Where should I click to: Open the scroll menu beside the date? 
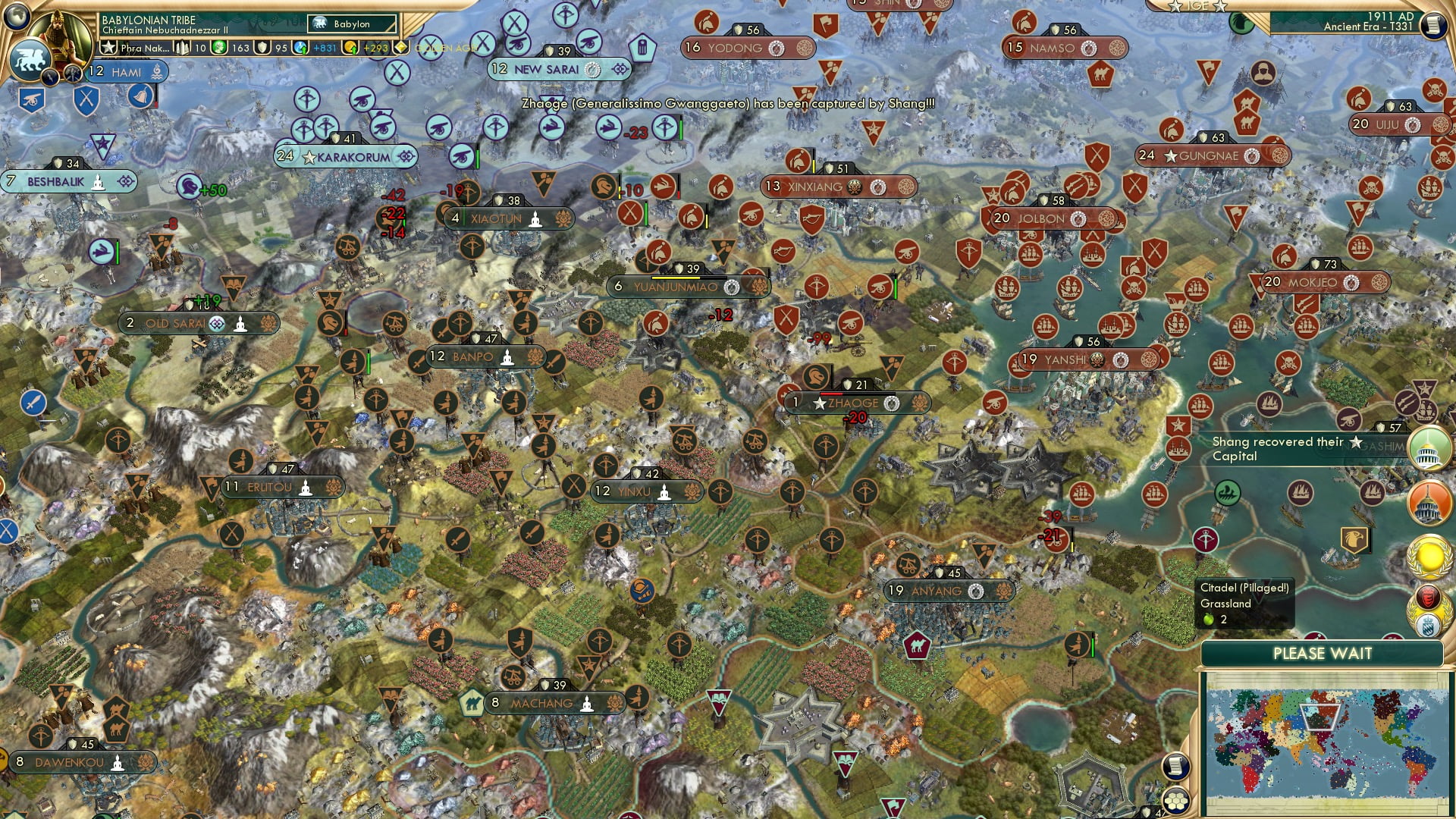click(1432, 25)
